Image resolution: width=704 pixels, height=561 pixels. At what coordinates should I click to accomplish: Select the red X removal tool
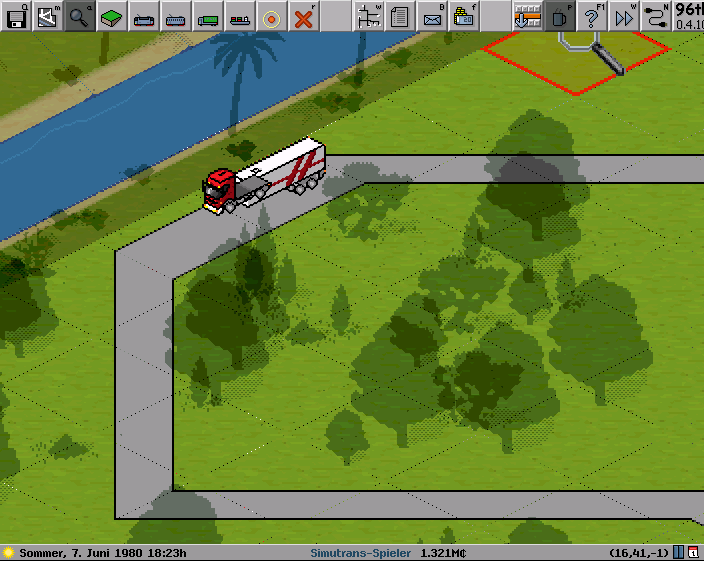(304, 16)
